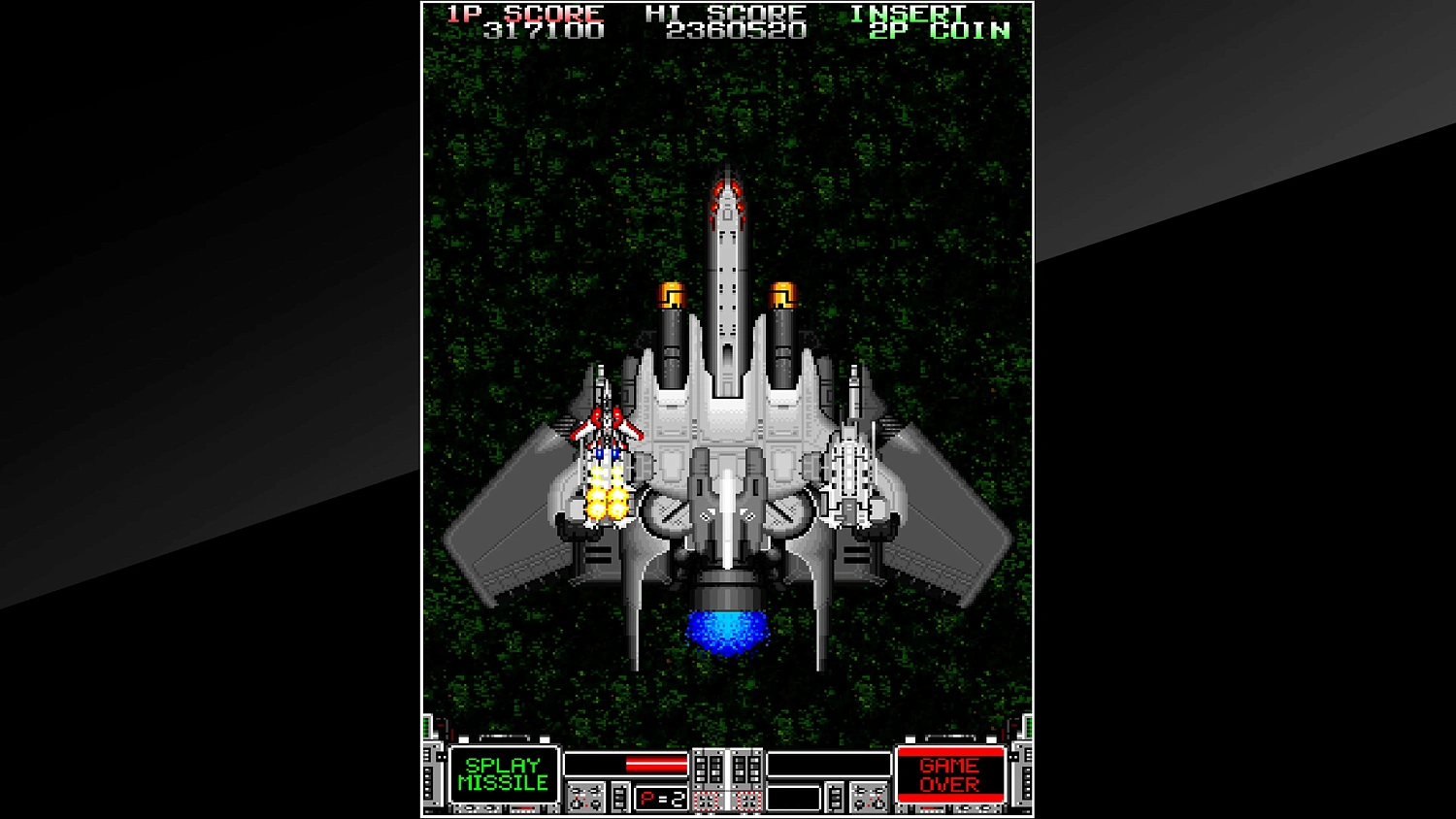The height and width of the screenshot is (819, 1456).
Task: Open the small vertical switch panel left of P=2
Action: [621, 797]
